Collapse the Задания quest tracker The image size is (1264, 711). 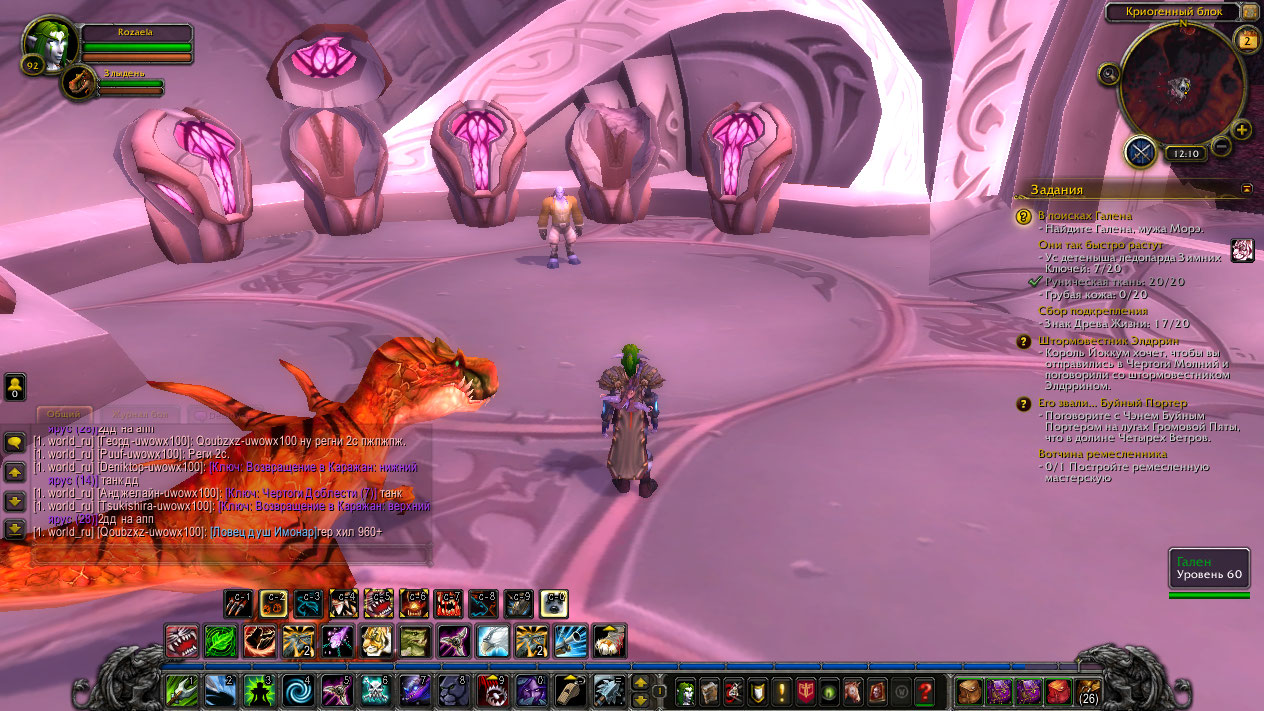pyautogui.click(x=1247, y=188)
